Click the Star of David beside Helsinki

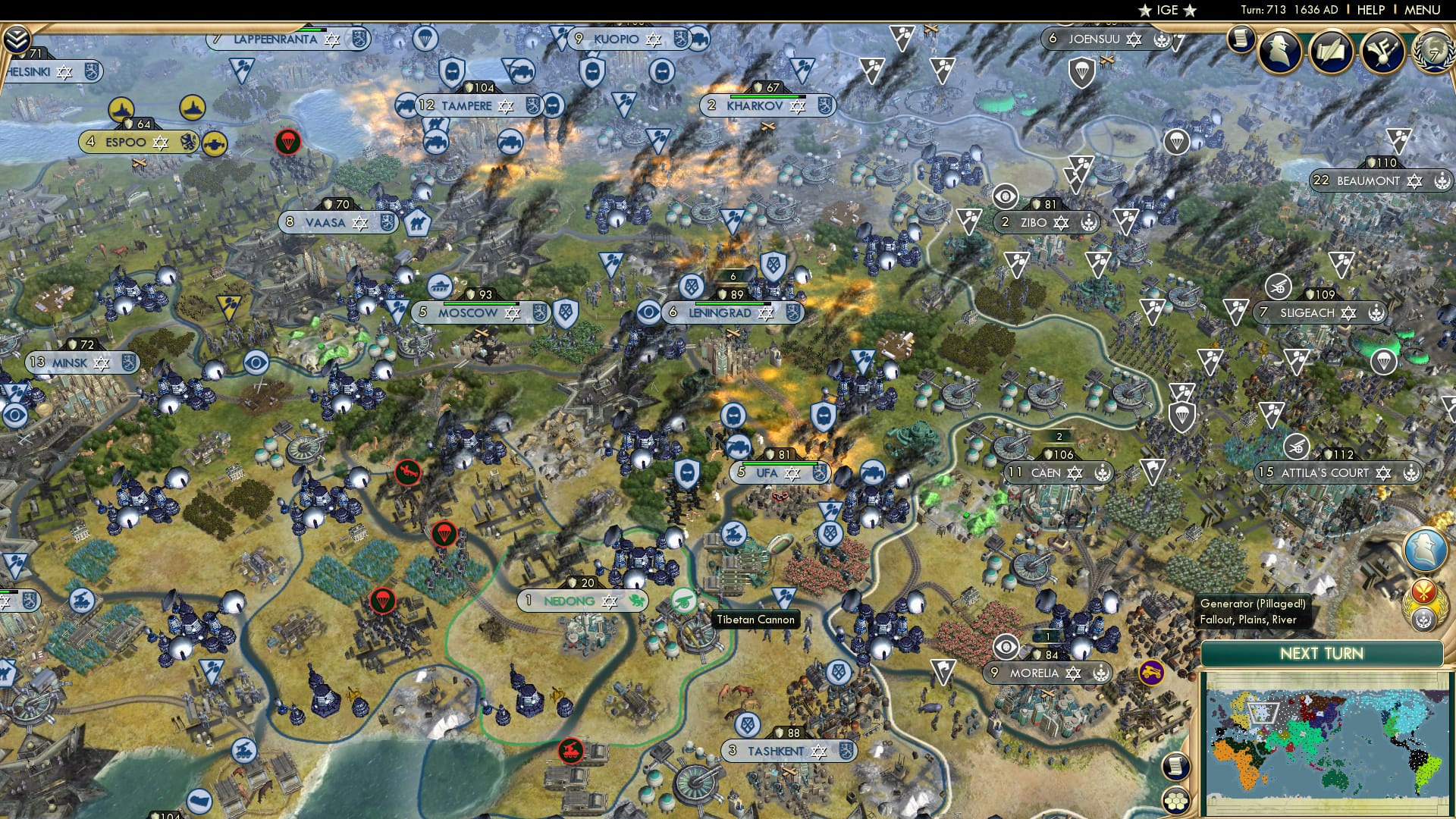coord(63,72)
